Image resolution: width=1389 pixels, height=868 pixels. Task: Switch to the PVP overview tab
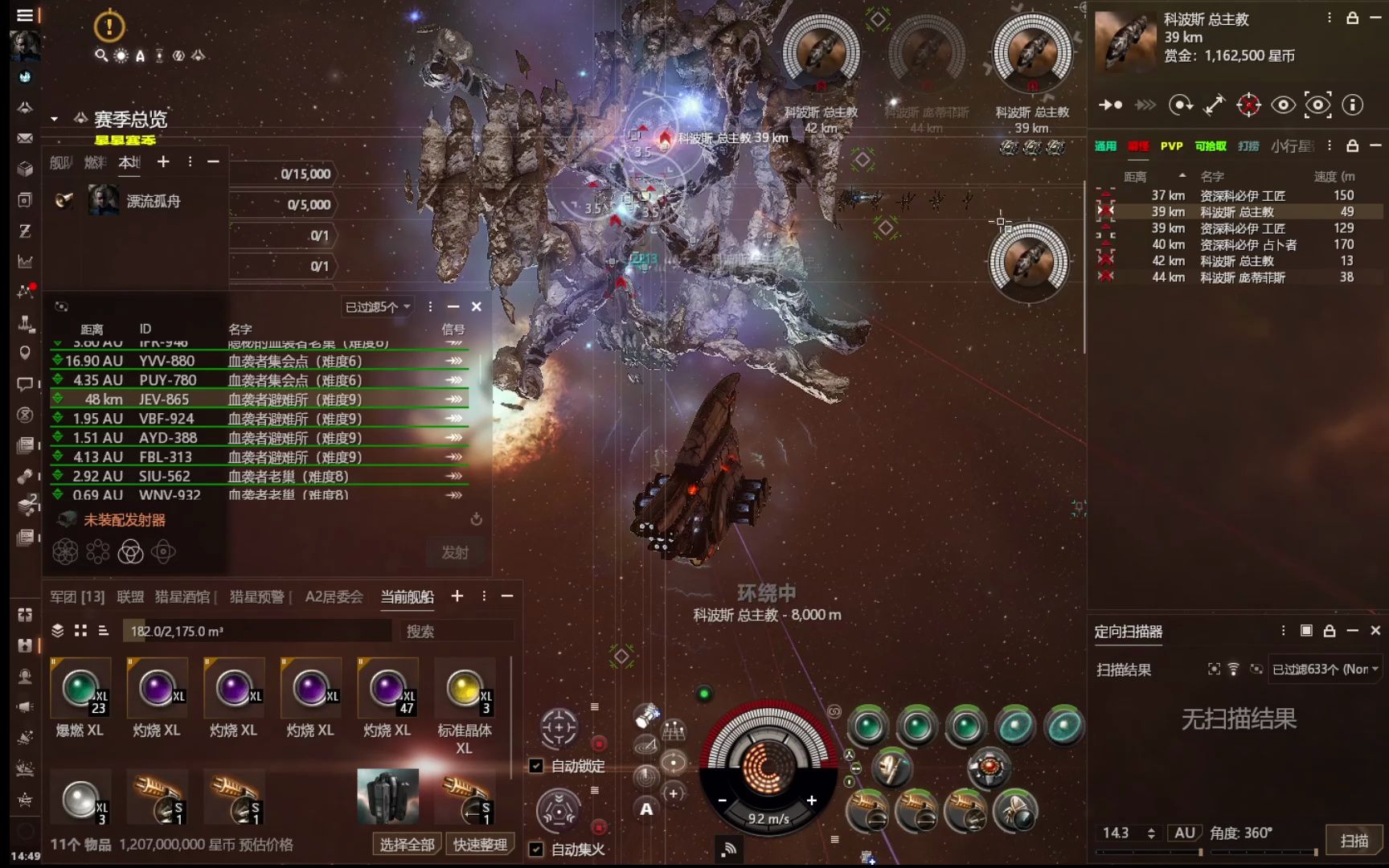pos(1171,145)
